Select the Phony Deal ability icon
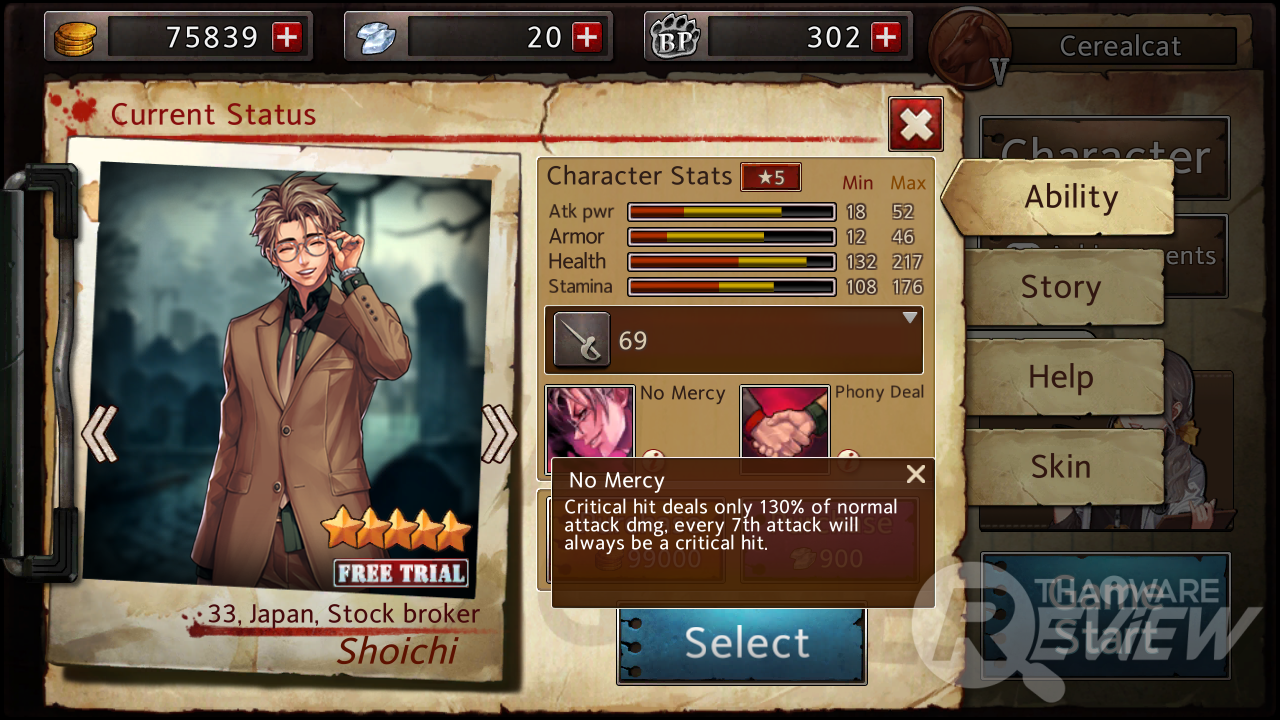Image resolution: width=1280 pixels, height=720 pixels. (x=785, y=423)
